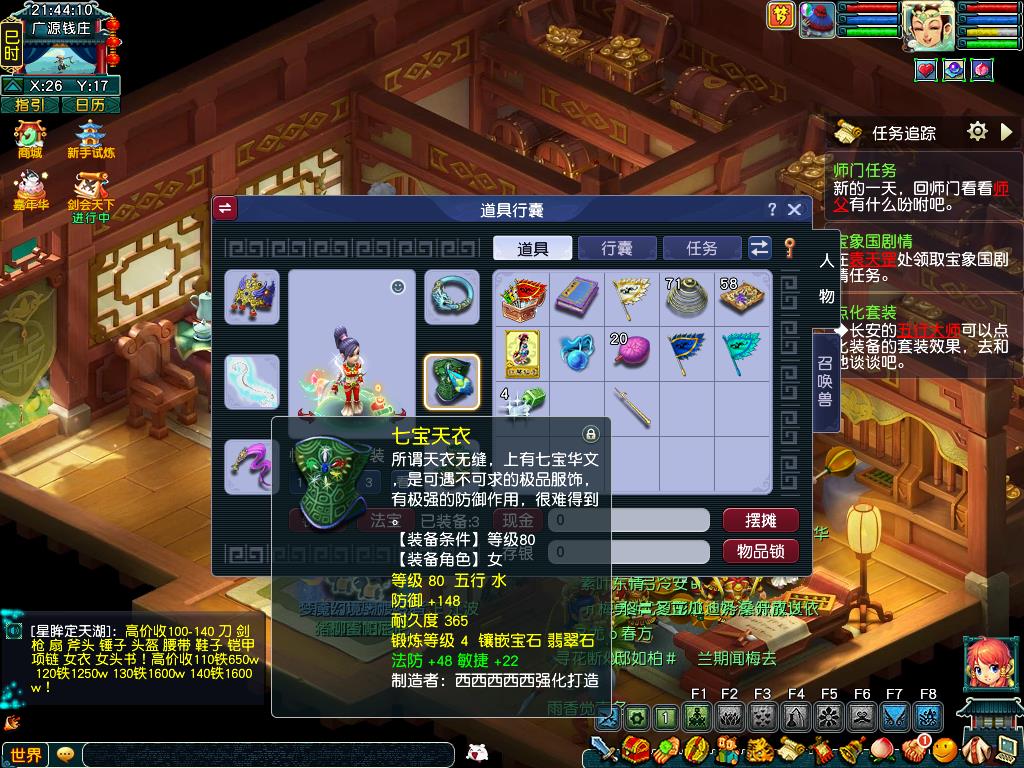Switch to the 任务 tab
Screen dimensions: 1024x768
pos(702,248)
